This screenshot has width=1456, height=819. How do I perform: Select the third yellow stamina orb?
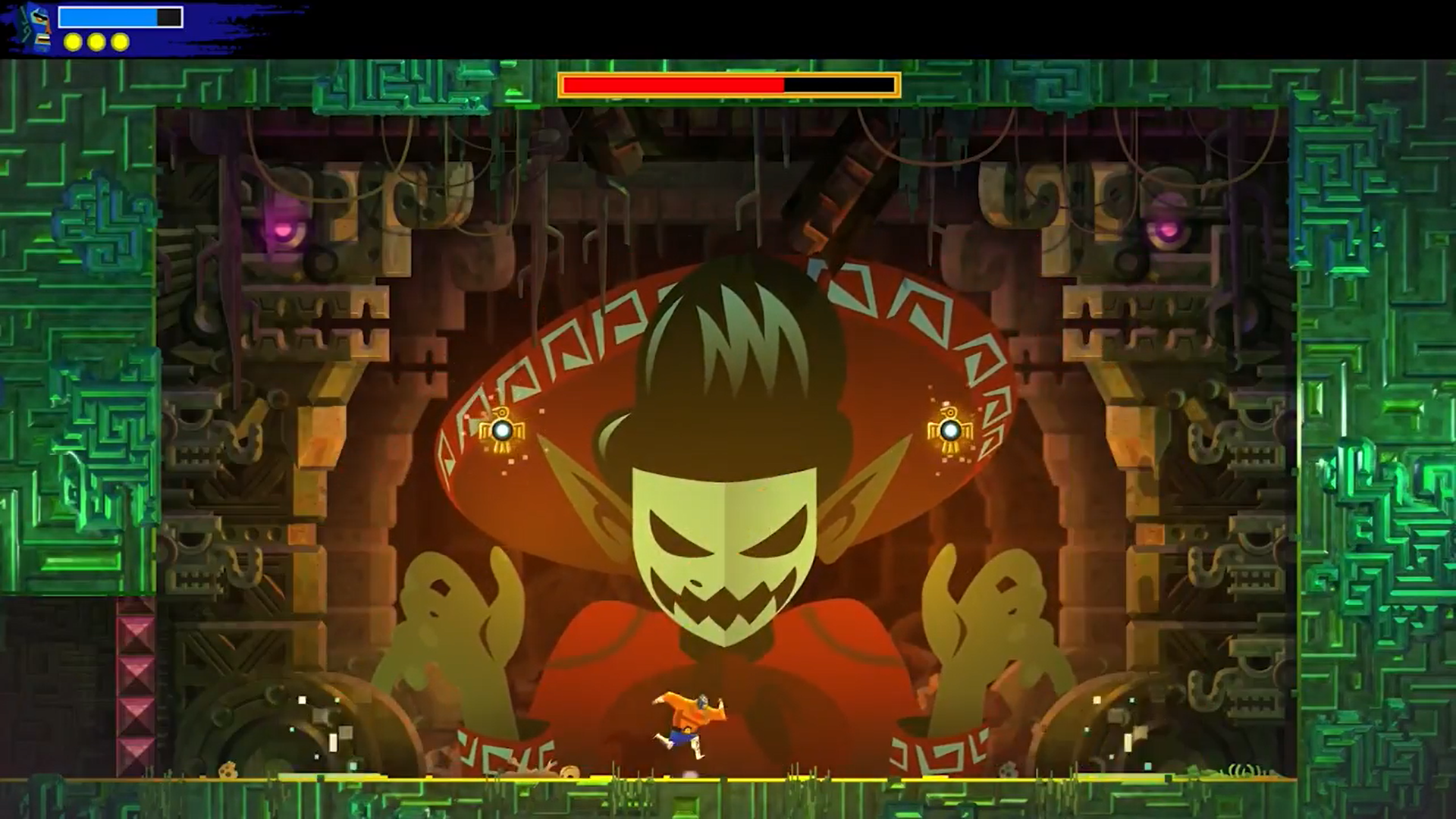pos(119,42)
